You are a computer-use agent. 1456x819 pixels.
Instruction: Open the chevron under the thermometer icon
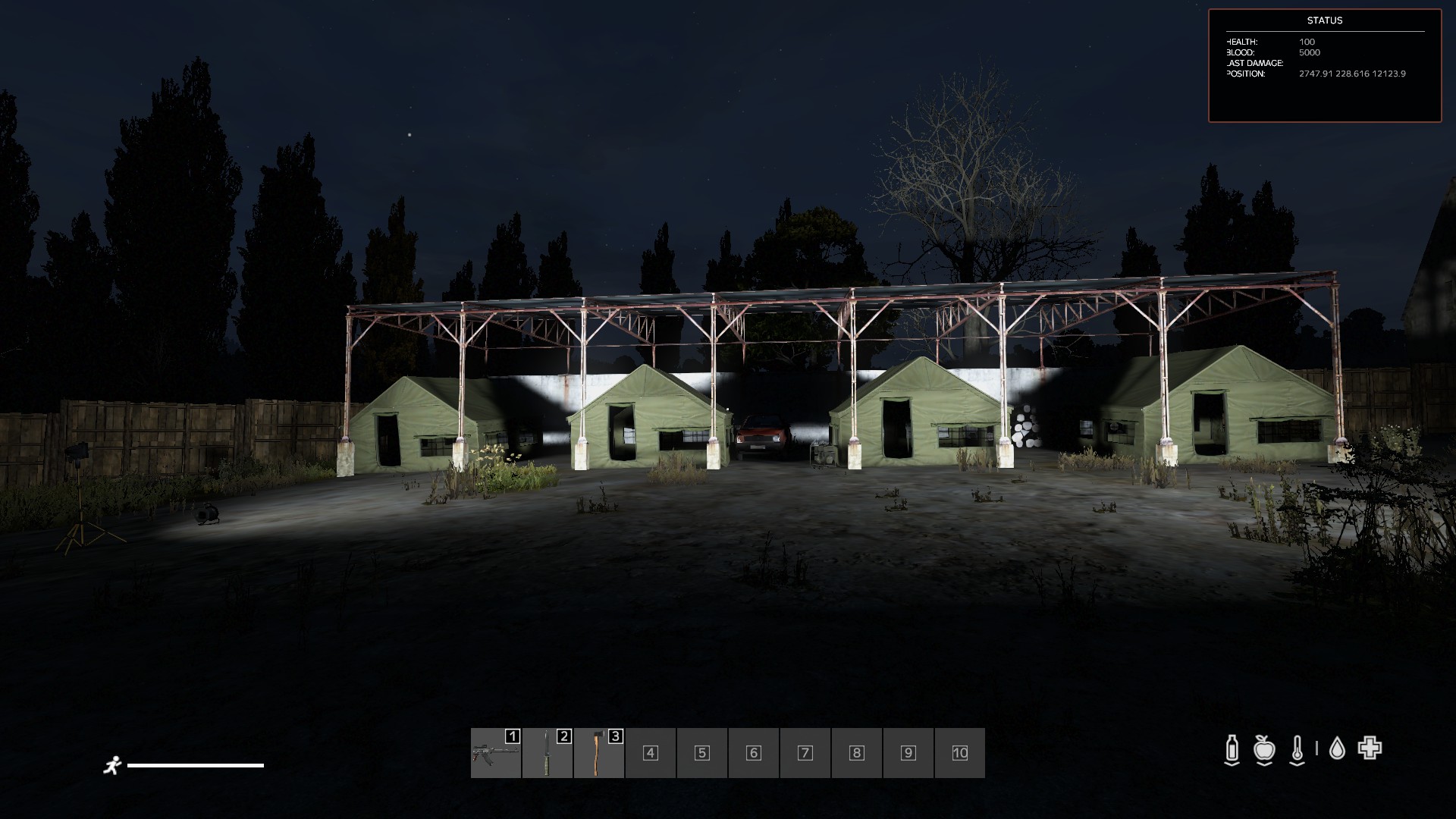[1297, 764]
